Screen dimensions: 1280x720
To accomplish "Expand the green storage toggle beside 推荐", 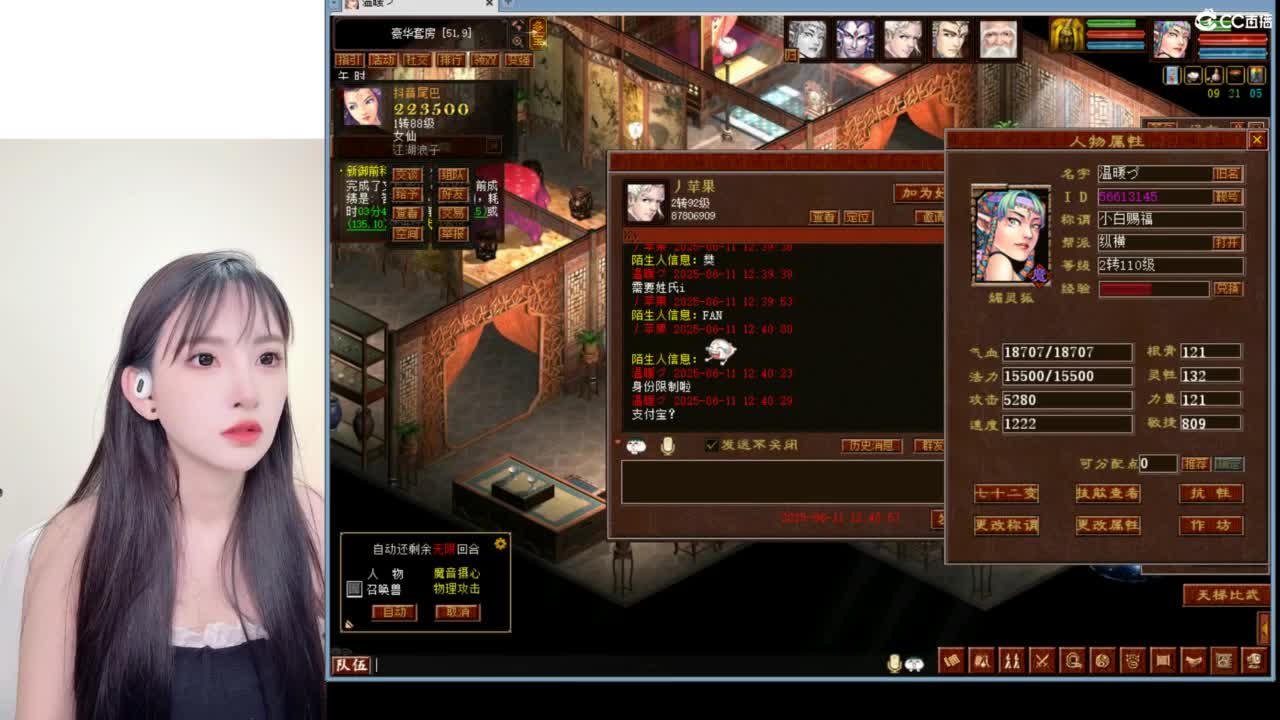I will point(1229,463).
